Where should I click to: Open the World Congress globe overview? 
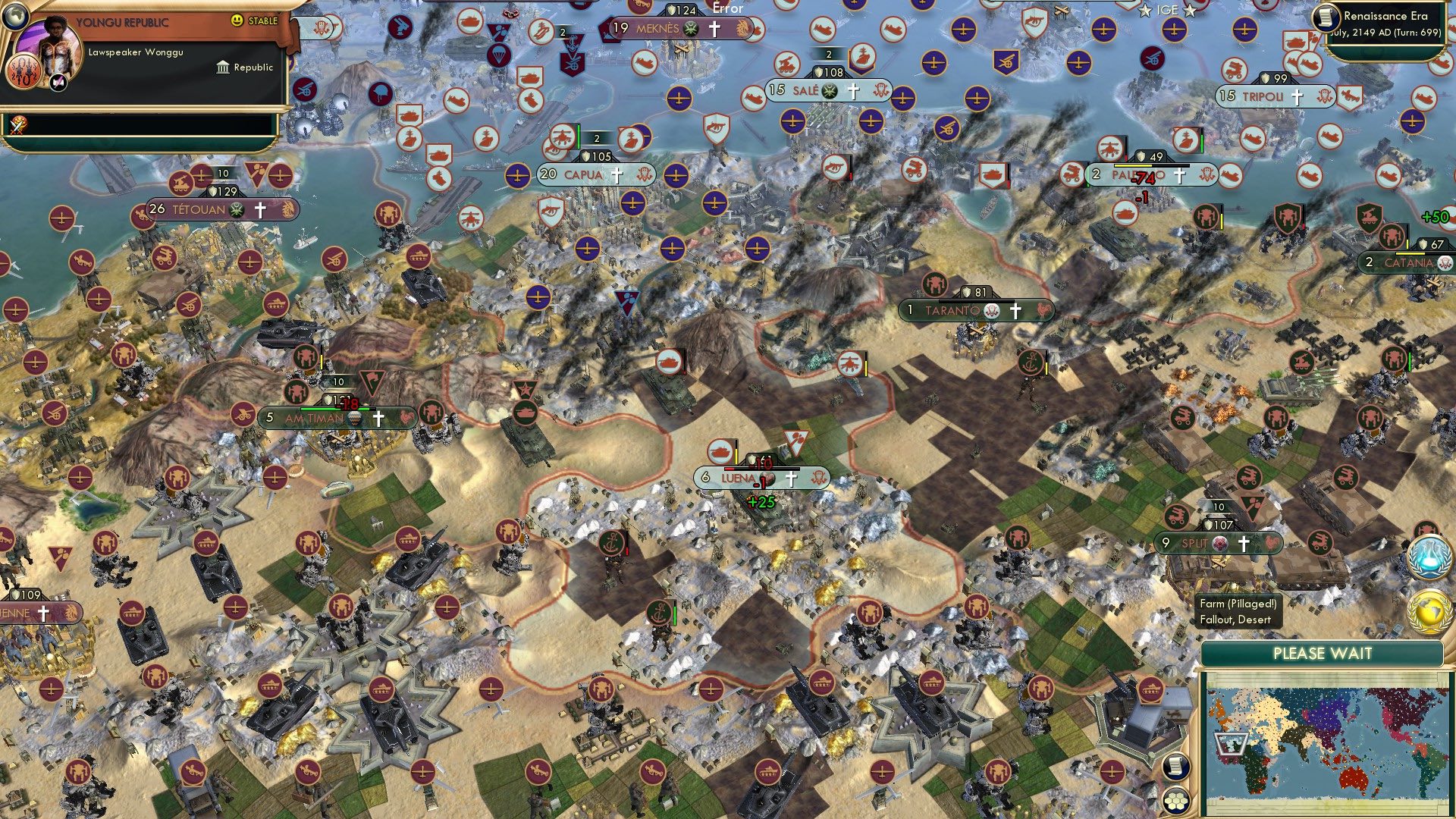tap(1428, 609)
